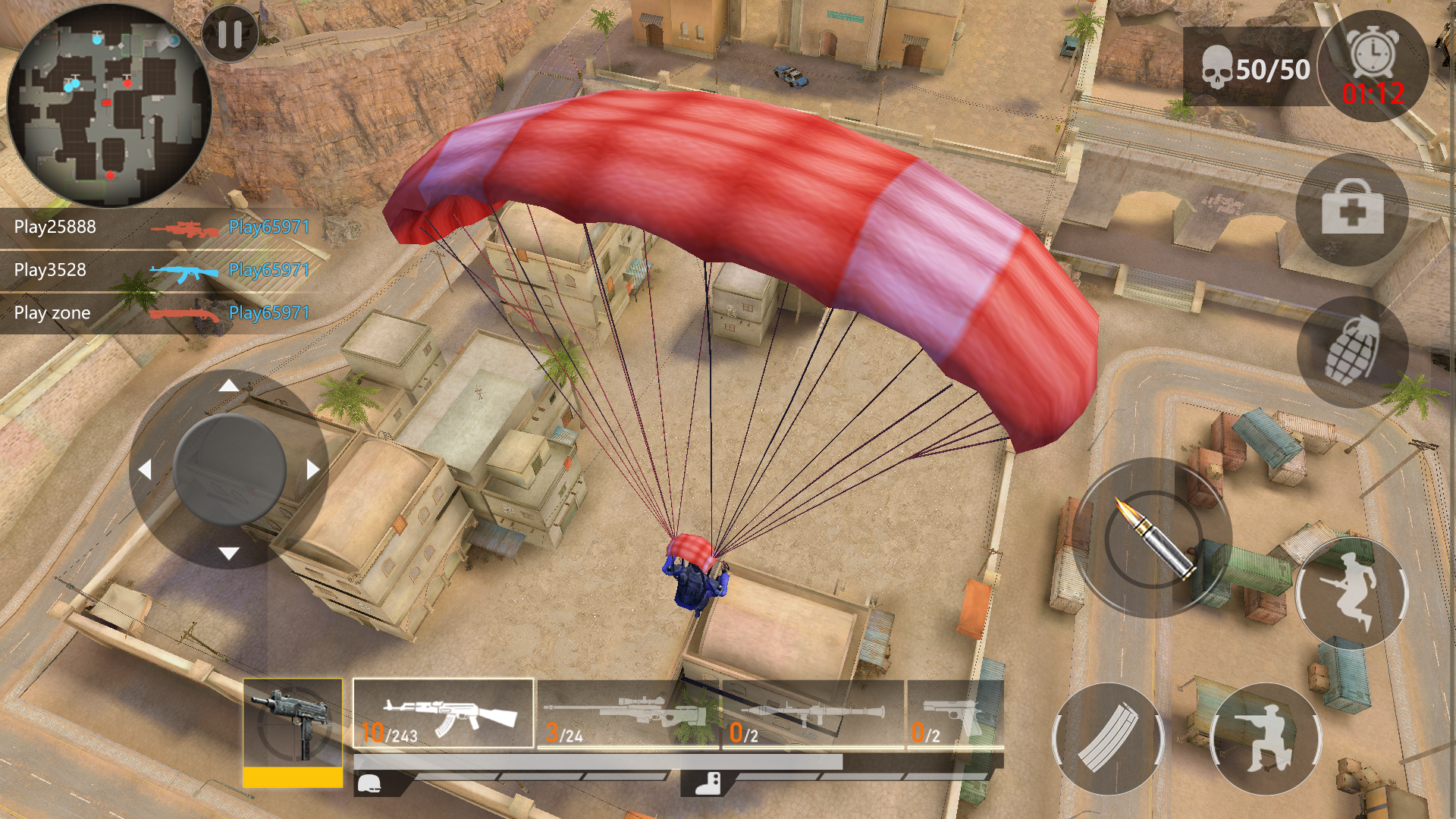The height and width of the screenshot is (819, 1456).
Task: Pause the game
Action: [x=229, y=35]
